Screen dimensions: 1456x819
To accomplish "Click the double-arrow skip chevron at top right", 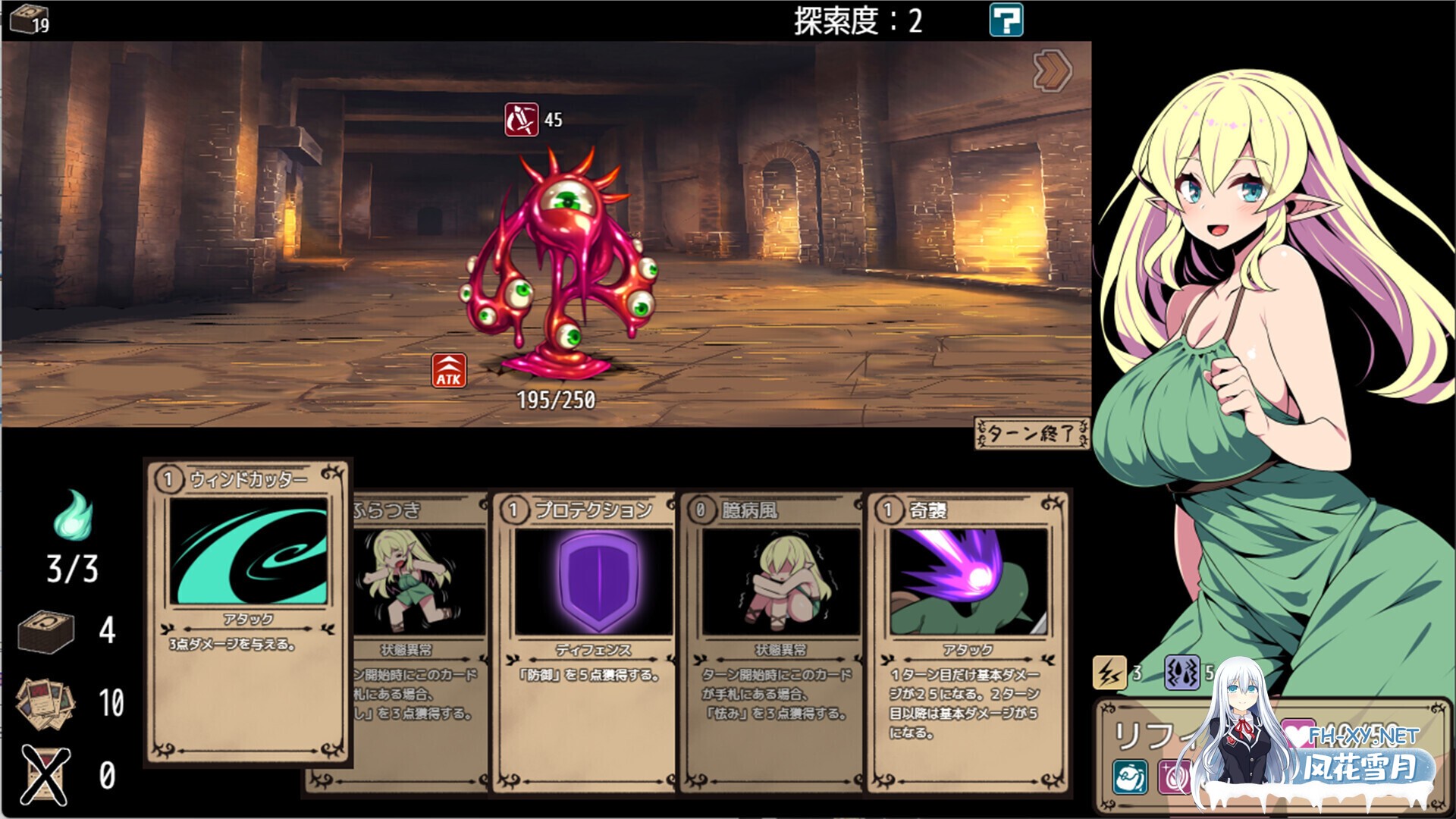I will point(1052,70).
